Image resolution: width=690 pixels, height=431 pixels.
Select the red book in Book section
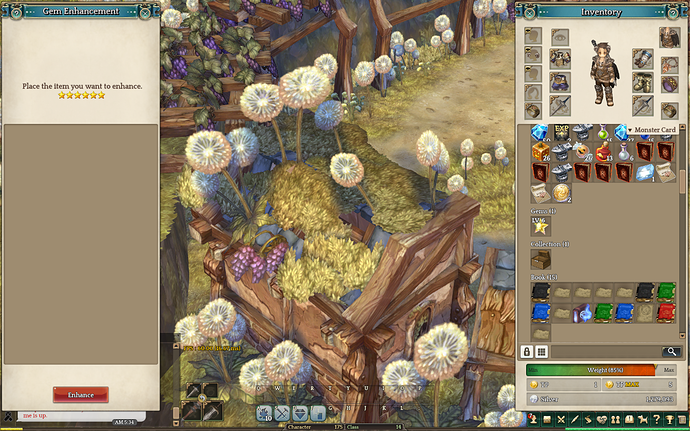coord(667,313)
